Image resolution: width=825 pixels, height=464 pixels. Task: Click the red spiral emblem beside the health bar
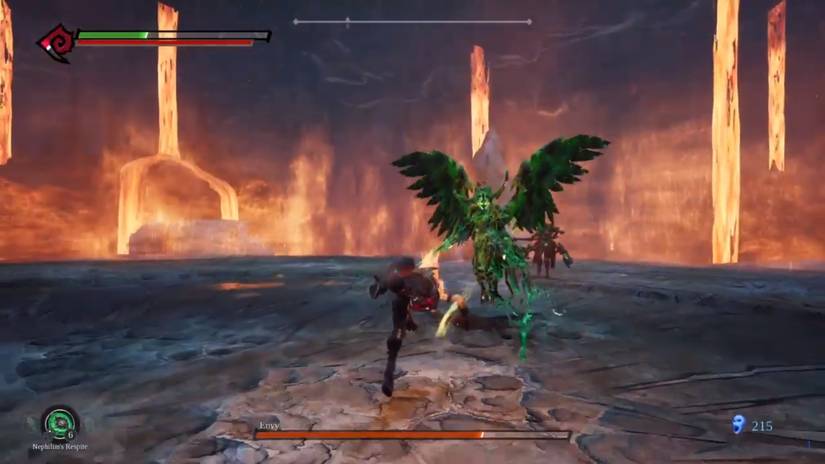pyautogui.click(x=53, y=43)
